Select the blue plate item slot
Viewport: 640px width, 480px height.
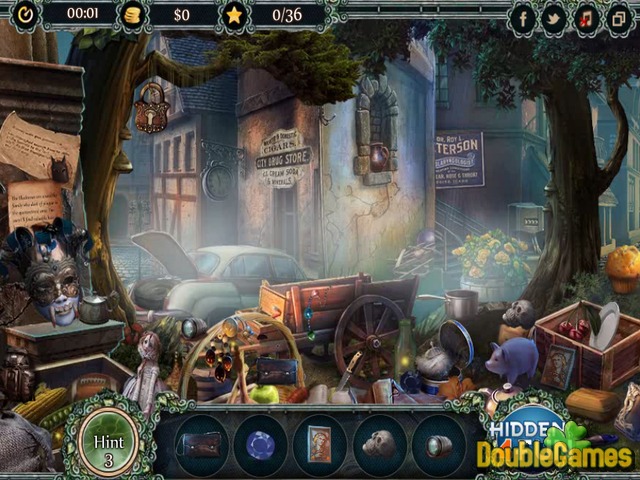point(260,444)
